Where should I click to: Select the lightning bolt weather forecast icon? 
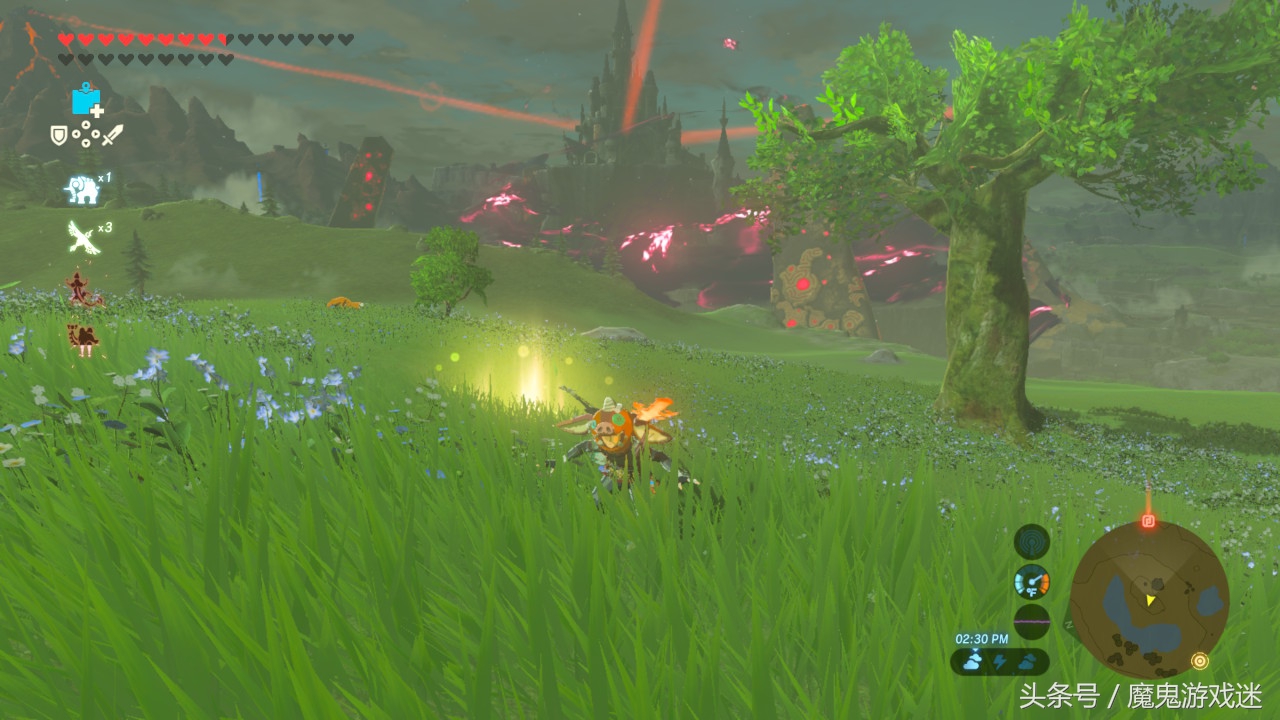coord(999,661)
